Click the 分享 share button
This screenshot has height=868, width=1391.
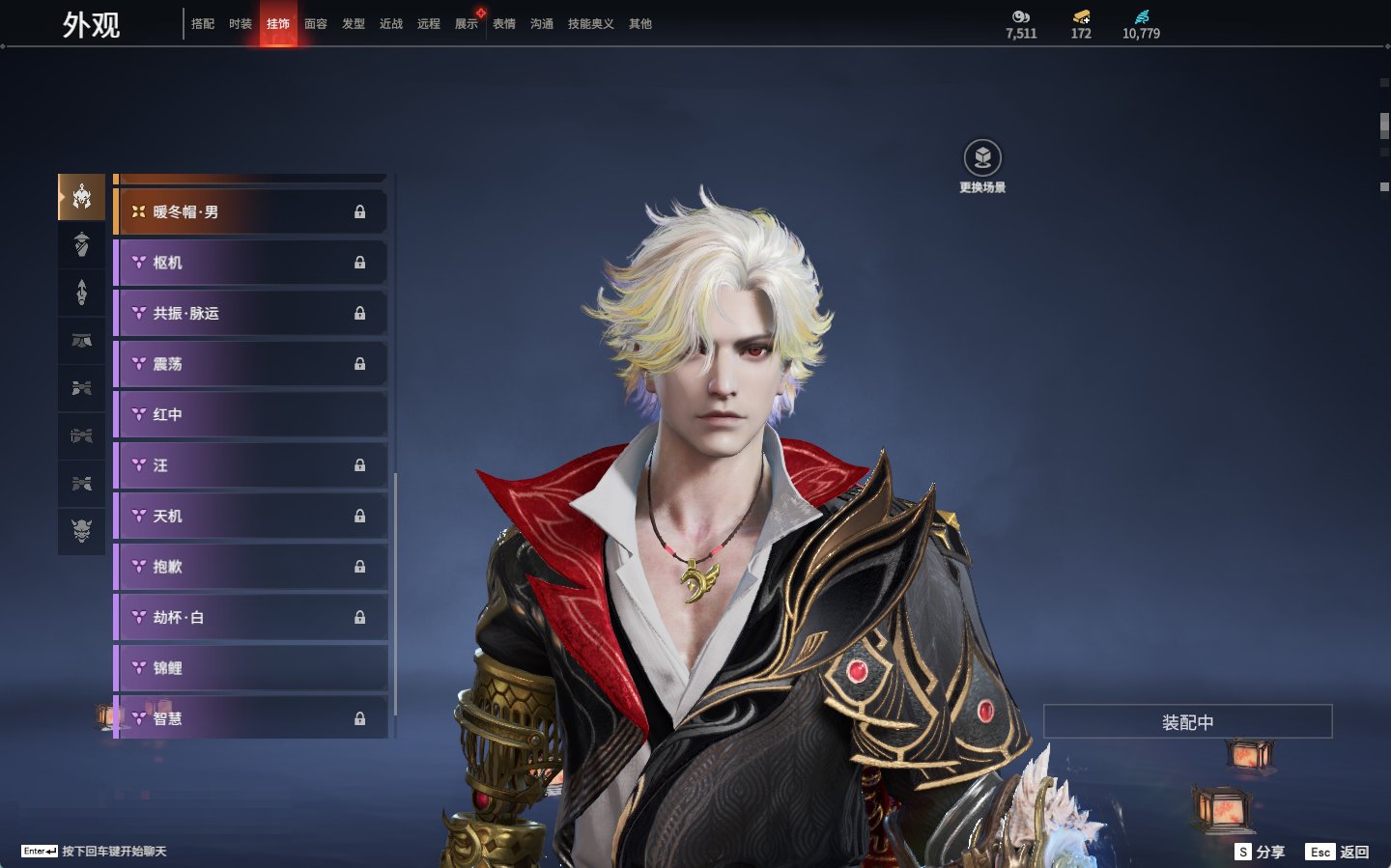click(1261, 852)
